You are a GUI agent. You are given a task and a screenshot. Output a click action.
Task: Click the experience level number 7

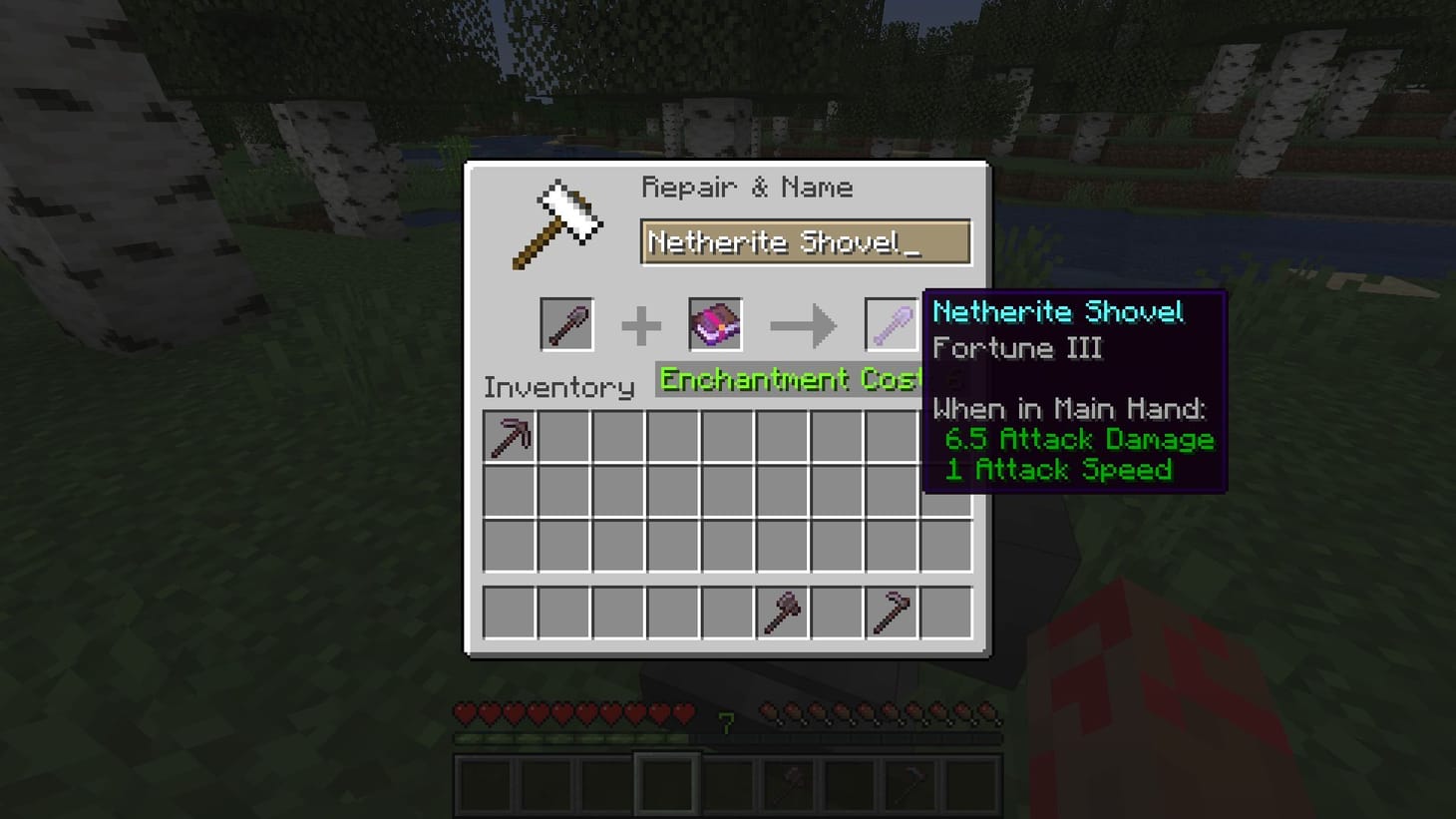pyautogui.click(x=725, y=717)
